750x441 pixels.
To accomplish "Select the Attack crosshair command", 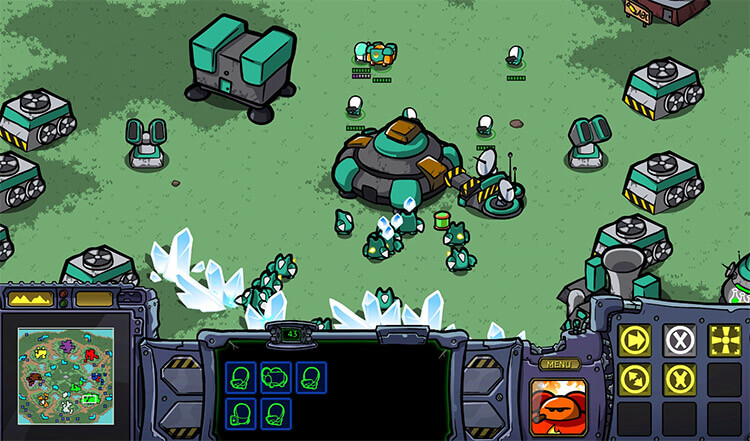I will (x=724, y=338).
